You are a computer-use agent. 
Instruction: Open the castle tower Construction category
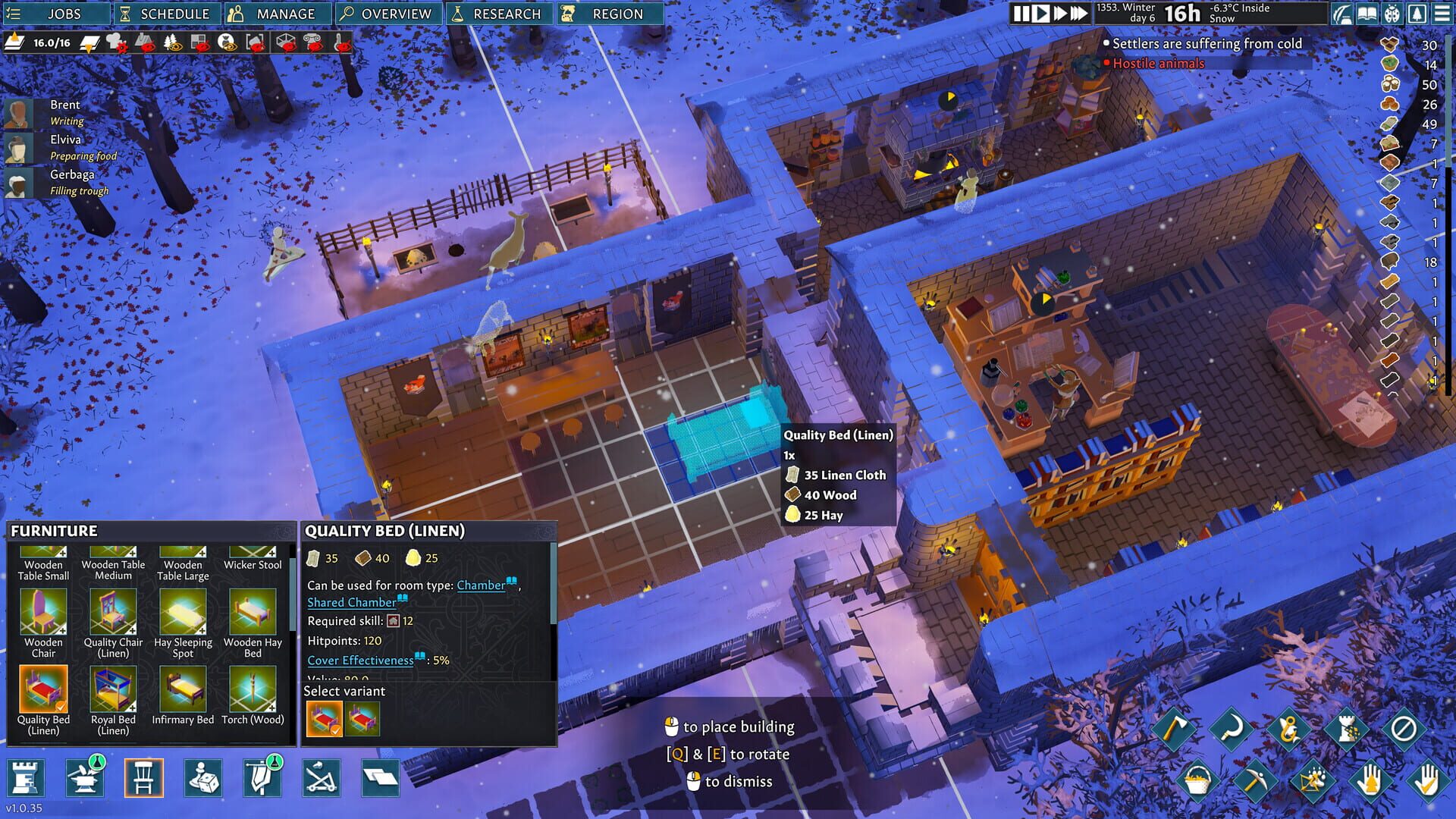click(27, 777)
